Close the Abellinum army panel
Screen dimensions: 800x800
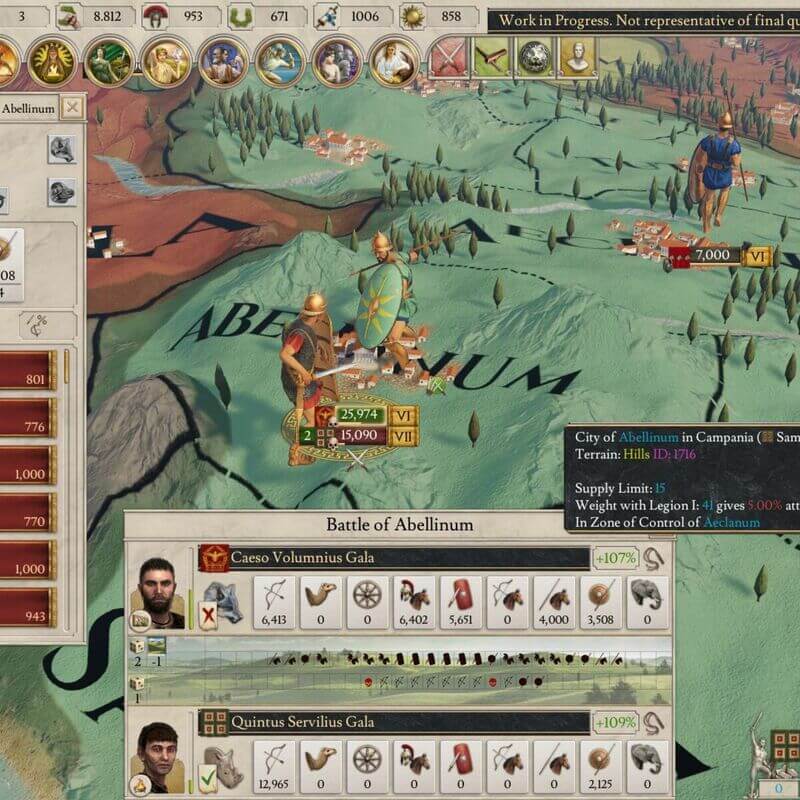(x=72, y=108)
